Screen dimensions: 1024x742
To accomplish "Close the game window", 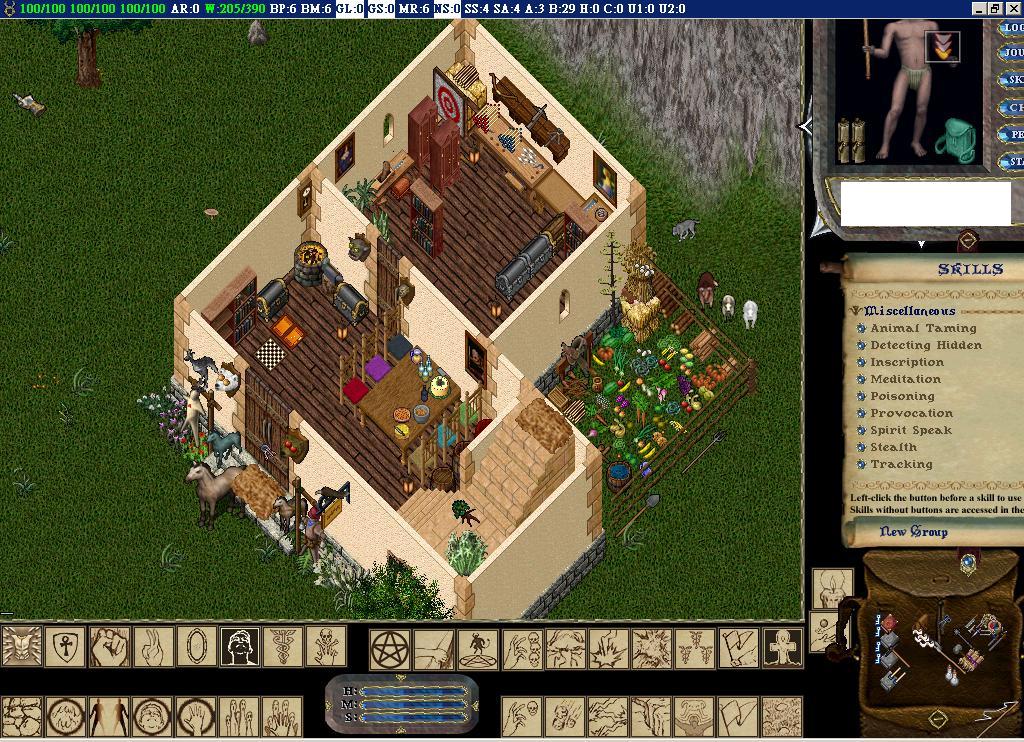I will click(x=1013, y=8).
